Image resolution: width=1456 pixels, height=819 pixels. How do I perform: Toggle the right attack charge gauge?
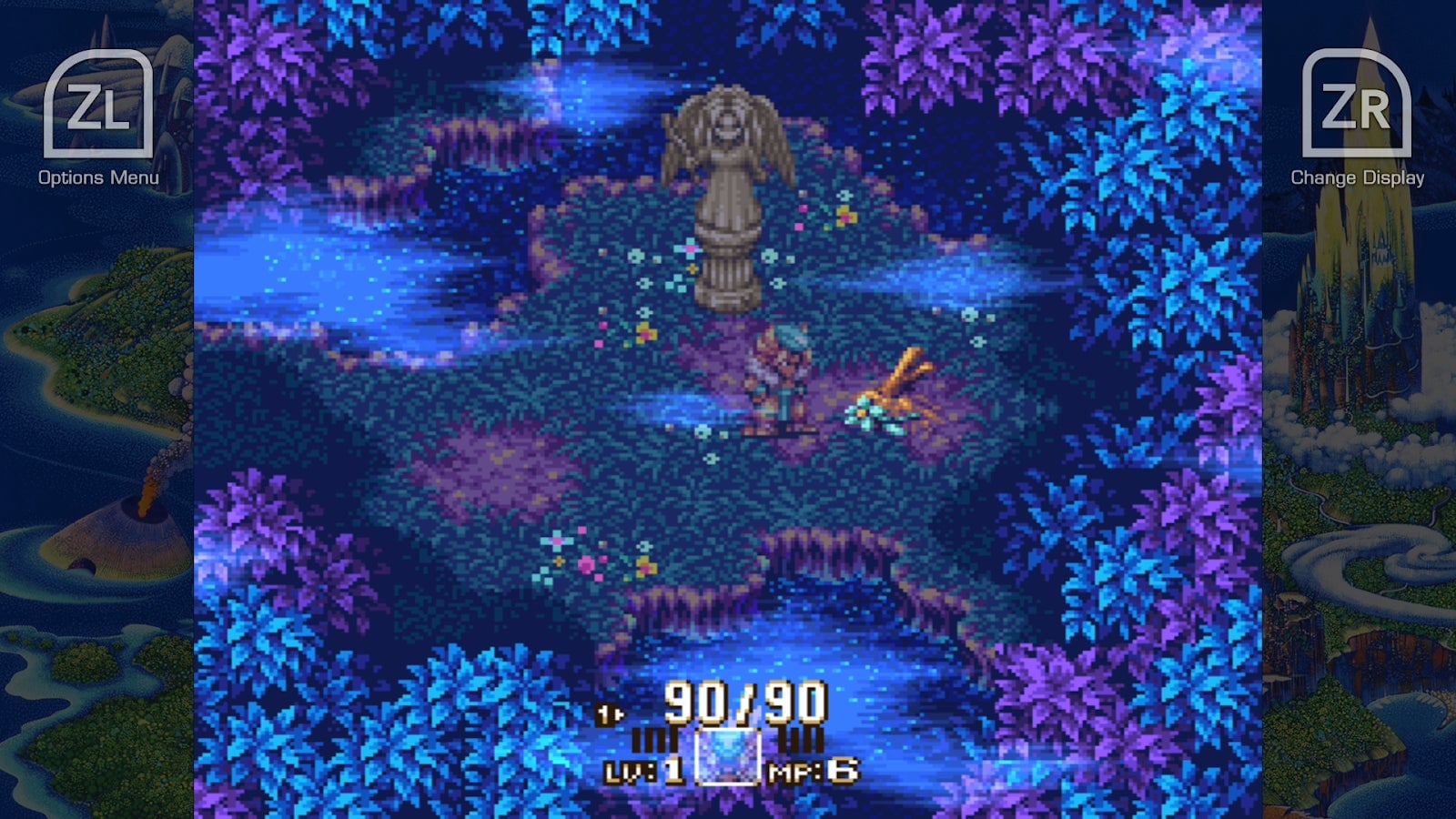tap(799, 739)
